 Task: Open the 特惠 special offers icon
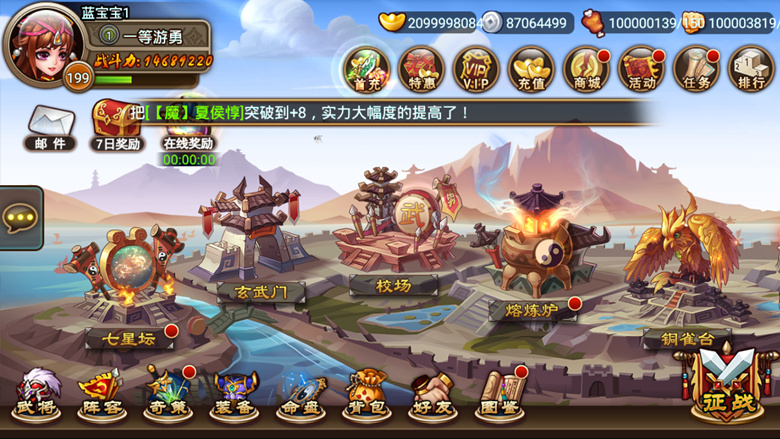421,68
